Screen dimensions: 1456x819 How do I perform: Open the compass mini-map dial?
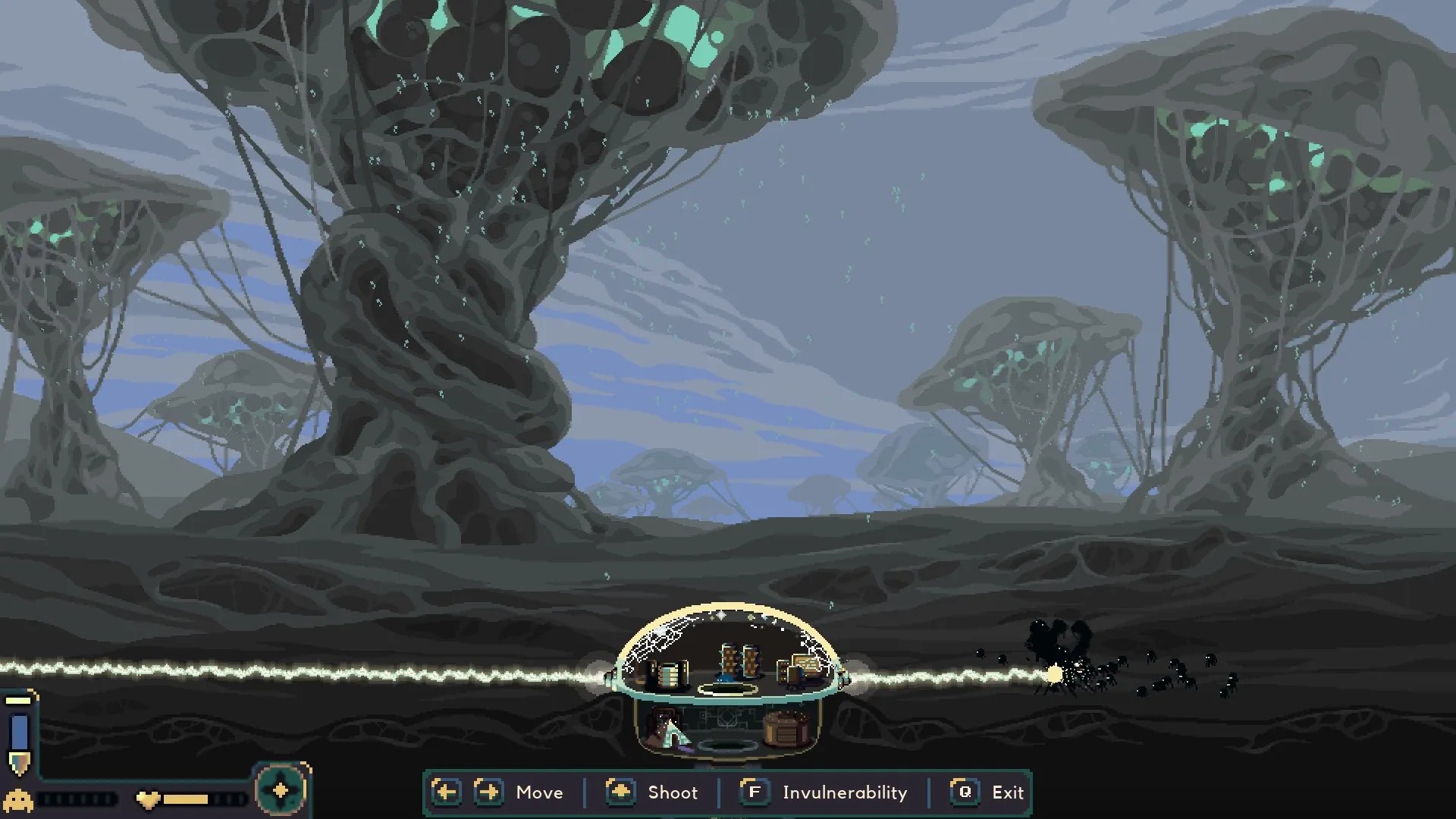281,790
